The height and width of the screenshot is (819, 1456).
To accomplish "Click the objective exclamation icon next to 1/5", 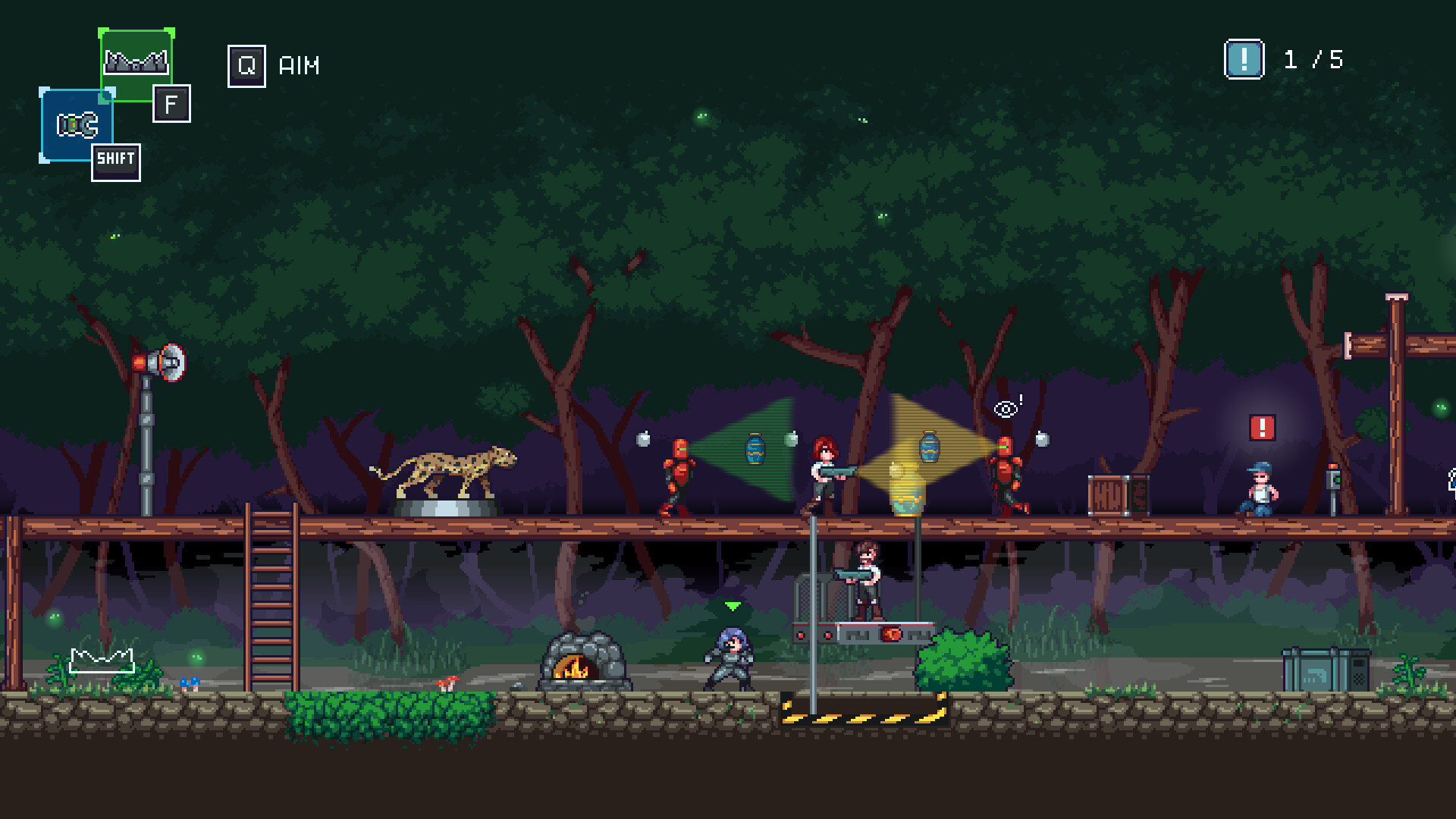I will pos(1244,59).
